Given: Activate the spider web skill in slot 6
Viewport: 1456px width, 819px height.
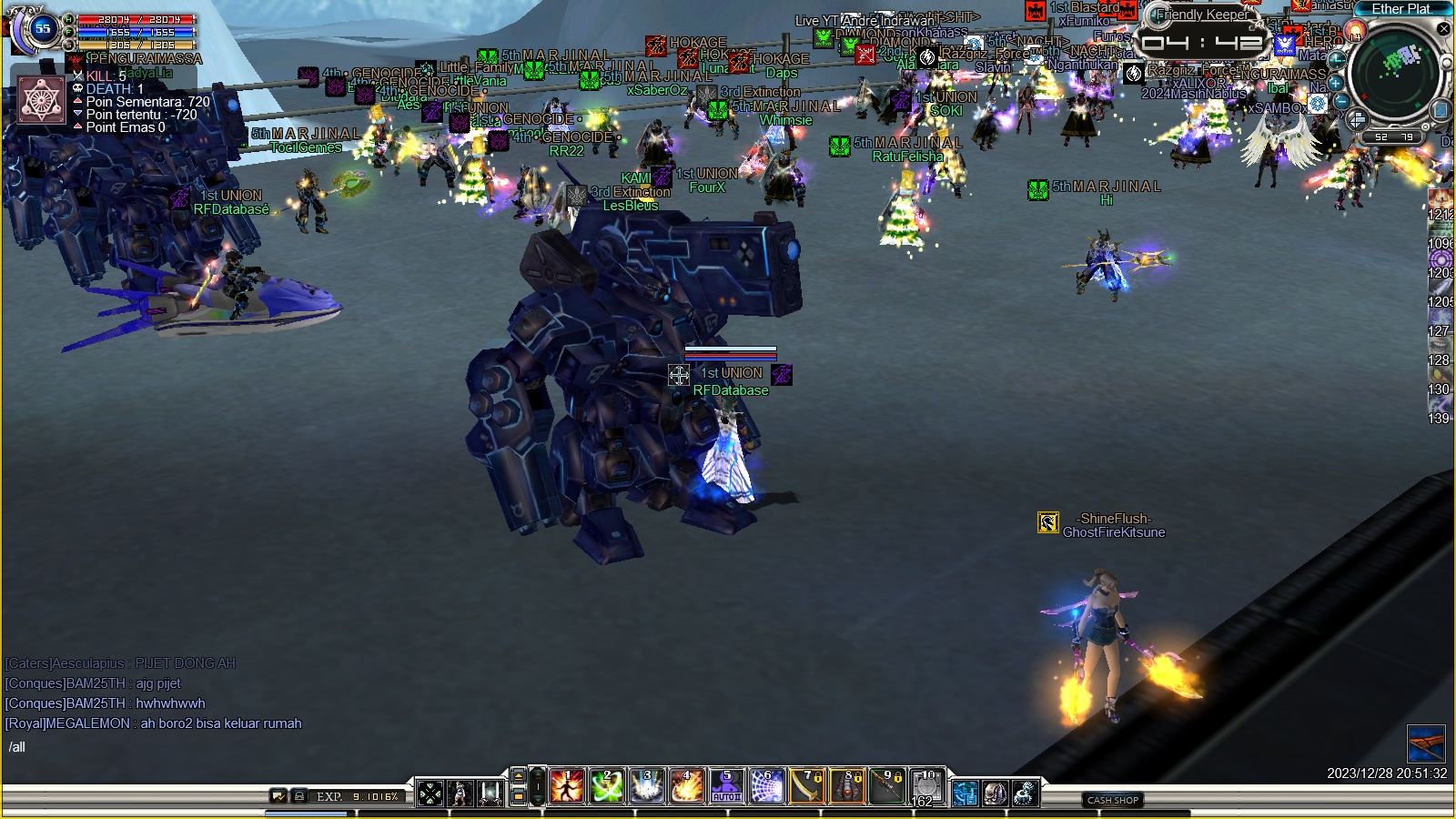Looking at the screenshot, I should coord(767,786).
